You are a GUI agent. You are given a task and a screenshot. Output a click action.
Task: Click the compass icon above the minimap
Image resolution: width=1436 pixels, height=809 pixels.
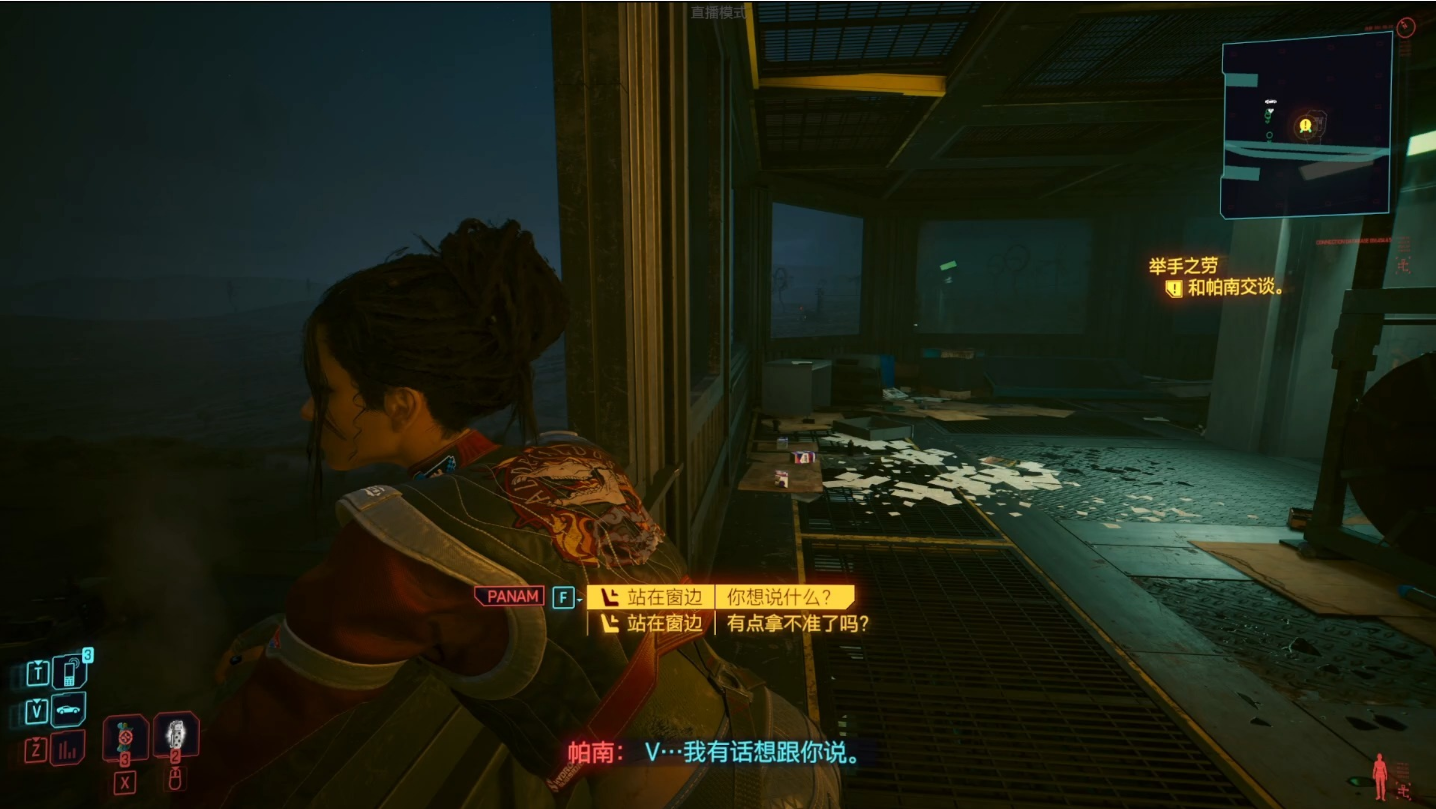pos(1405,27)
